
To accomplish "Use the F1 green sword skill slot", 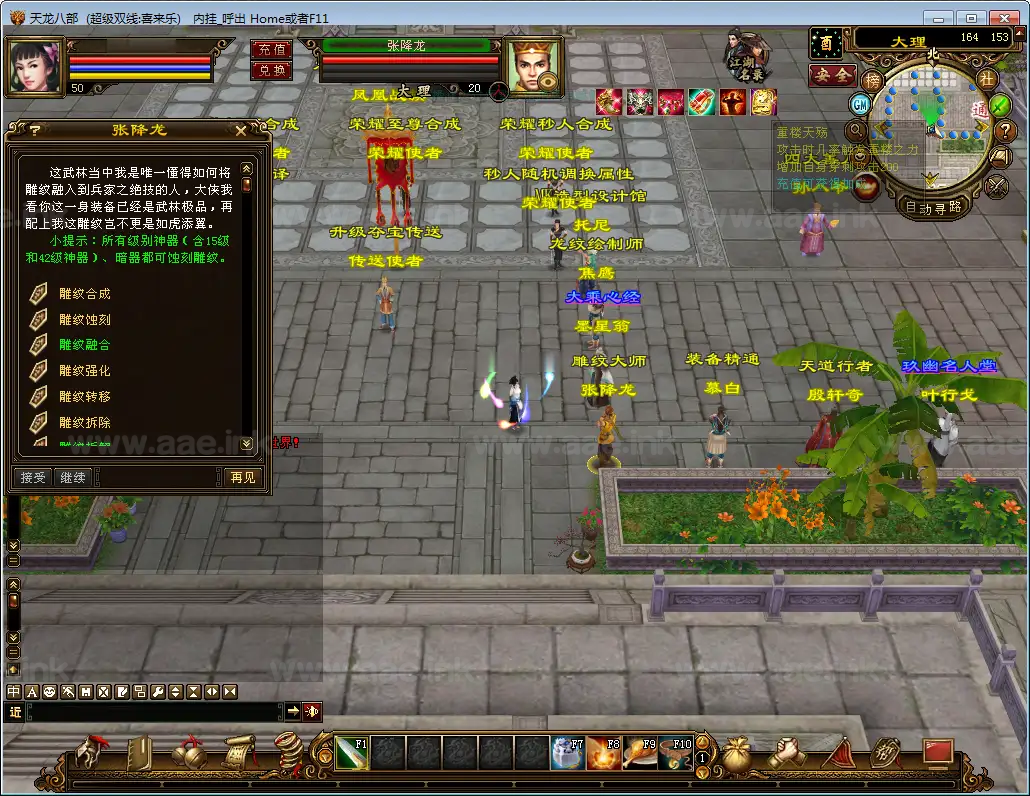I will (352, 753).
